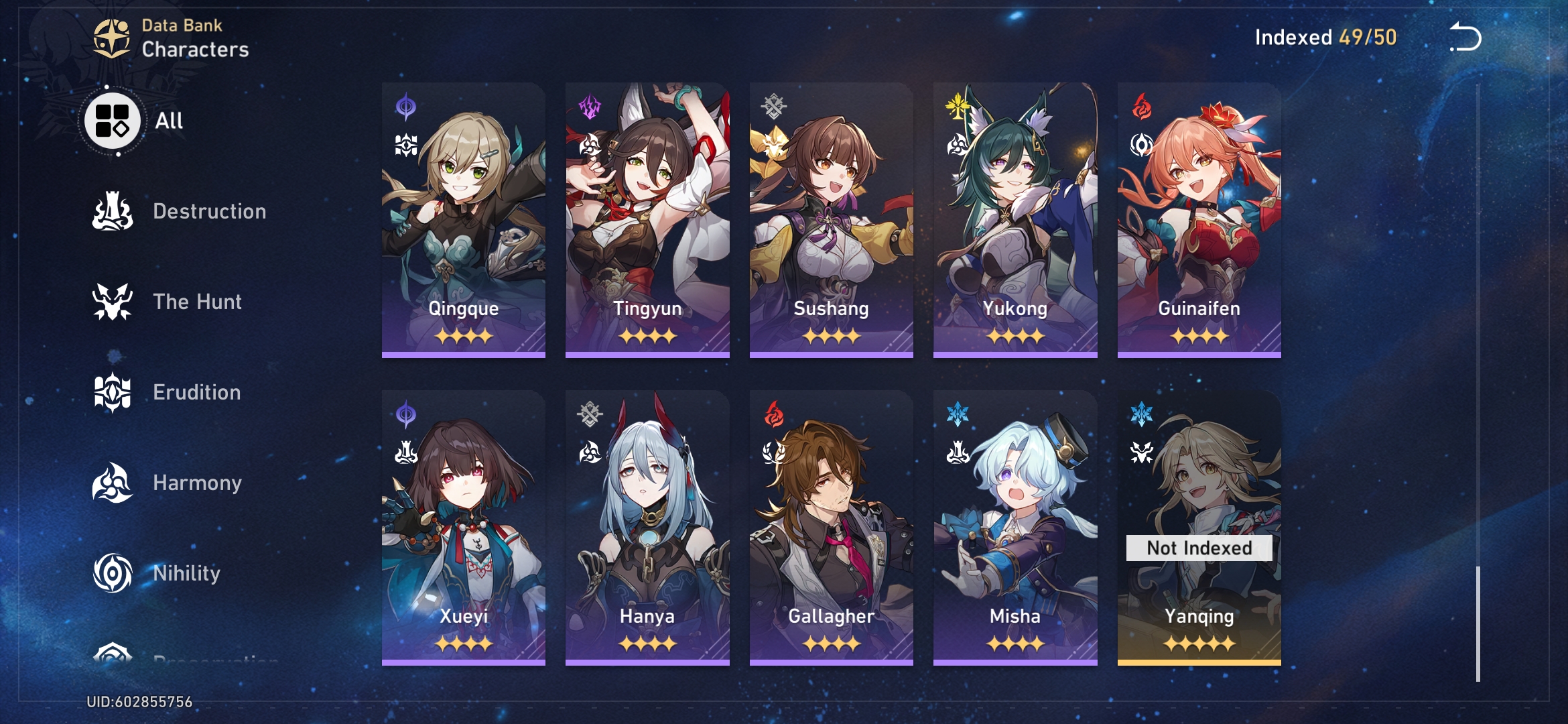The image size is (1568, 724).
Task: Toggle the All characters filter
Action: tap(111, 121)
